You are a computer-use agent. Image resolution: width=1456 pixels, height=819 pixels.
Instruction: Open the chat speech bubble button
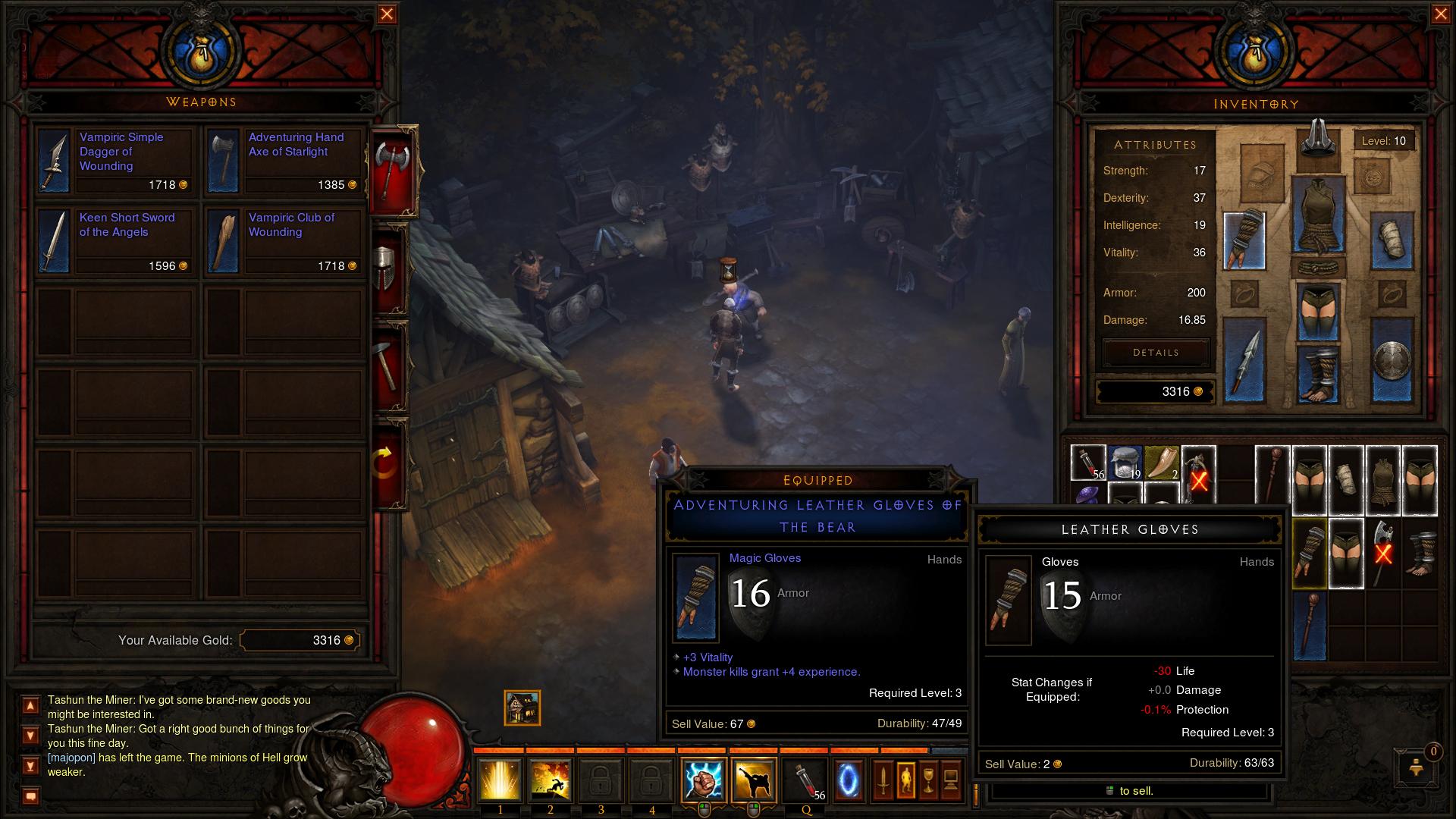(31, 796)
